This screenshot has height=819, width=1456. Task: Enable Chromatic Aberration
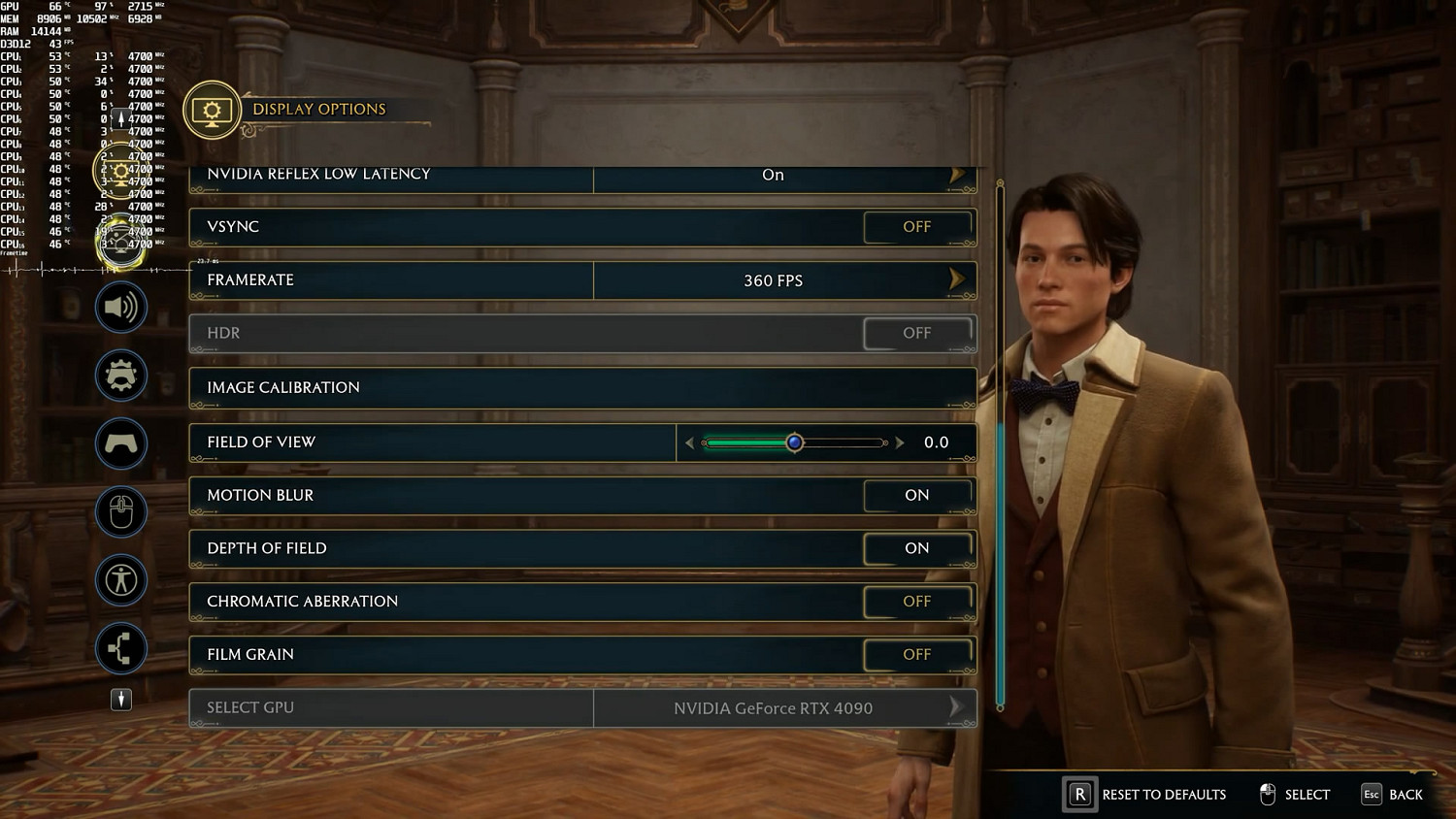(x=916, y=602)
